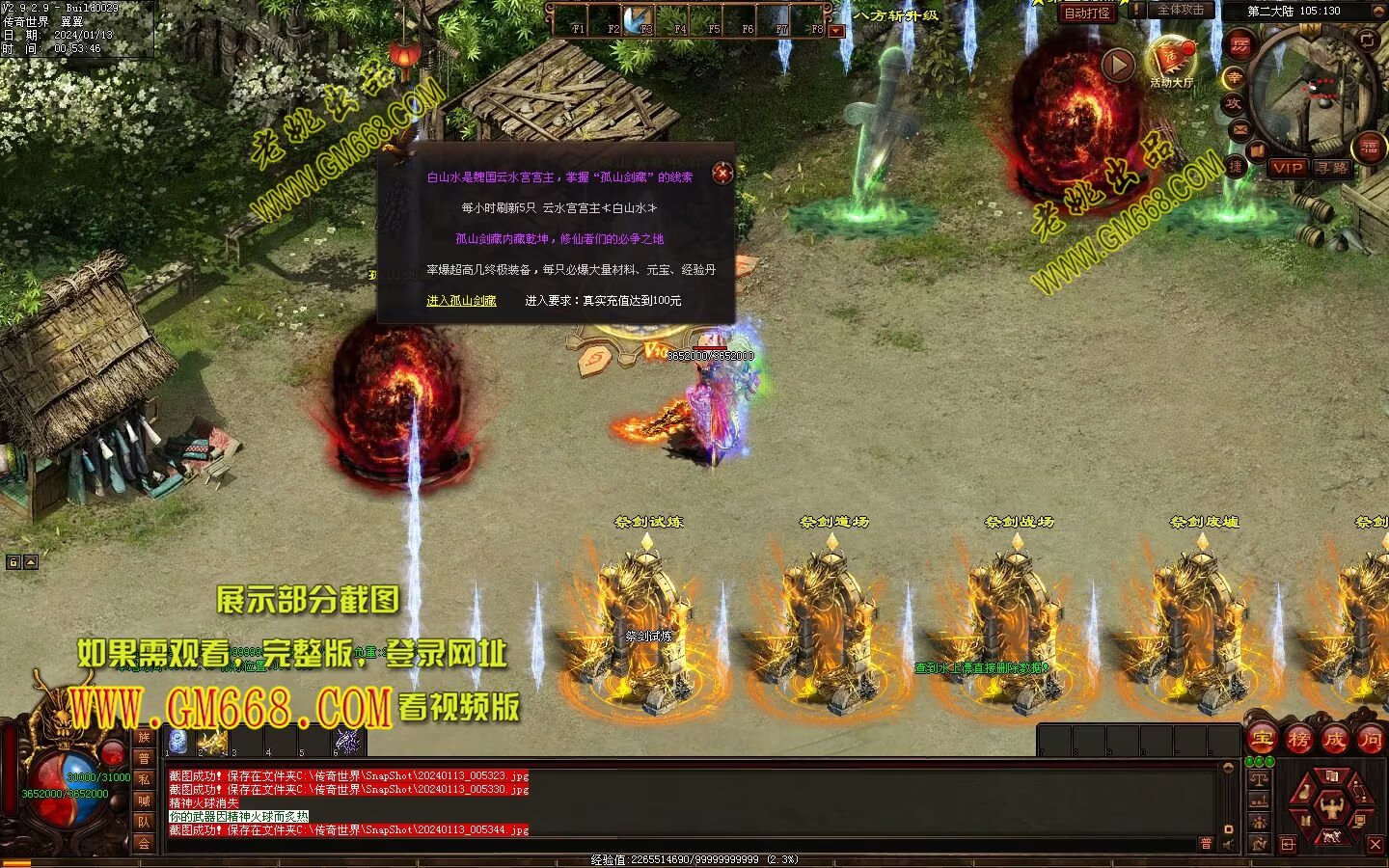Open the VIP panel
This screenshot has height=868, width=1389.
(x=1288, y=168)
